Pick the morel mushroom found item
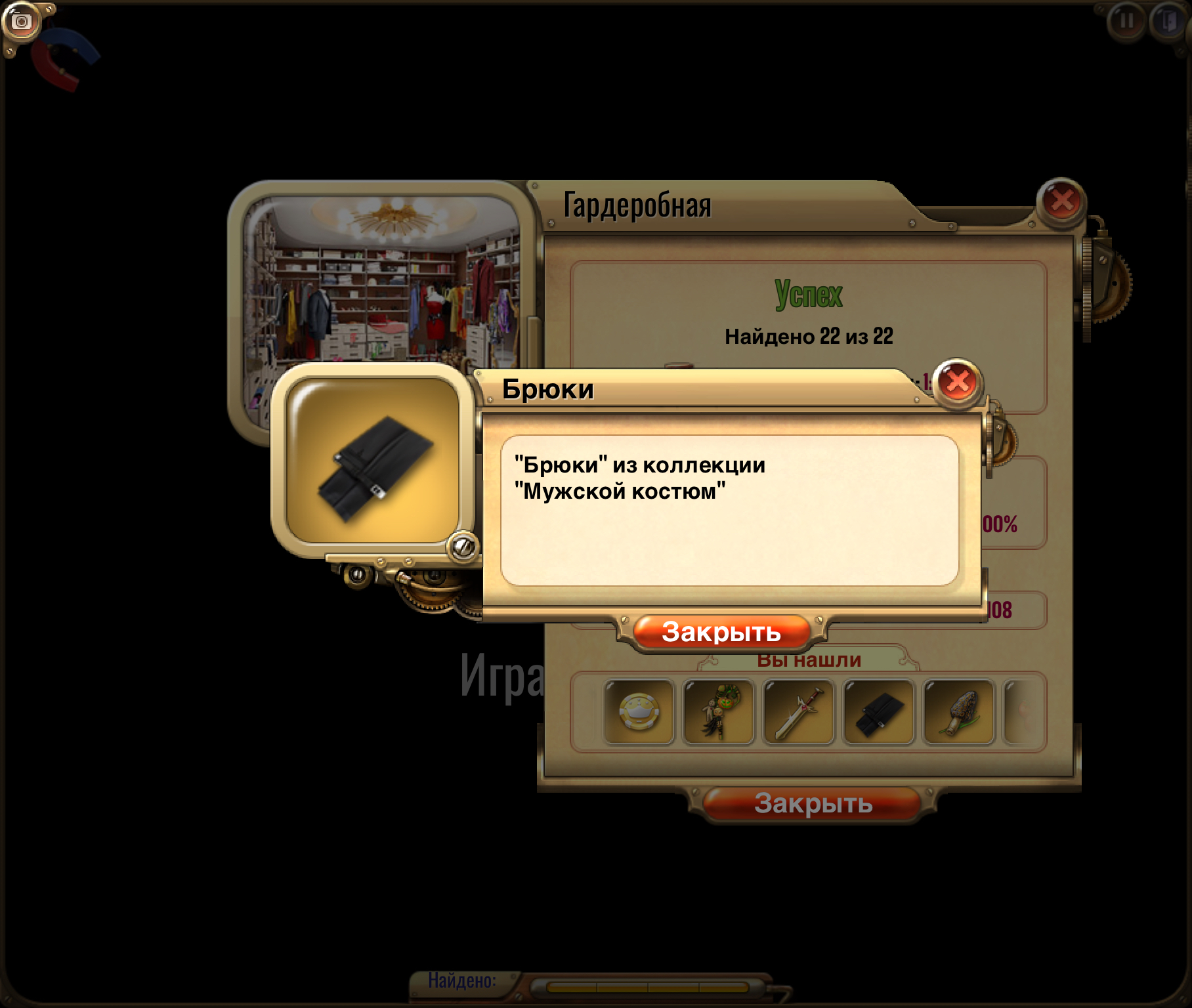 [959, 713]
